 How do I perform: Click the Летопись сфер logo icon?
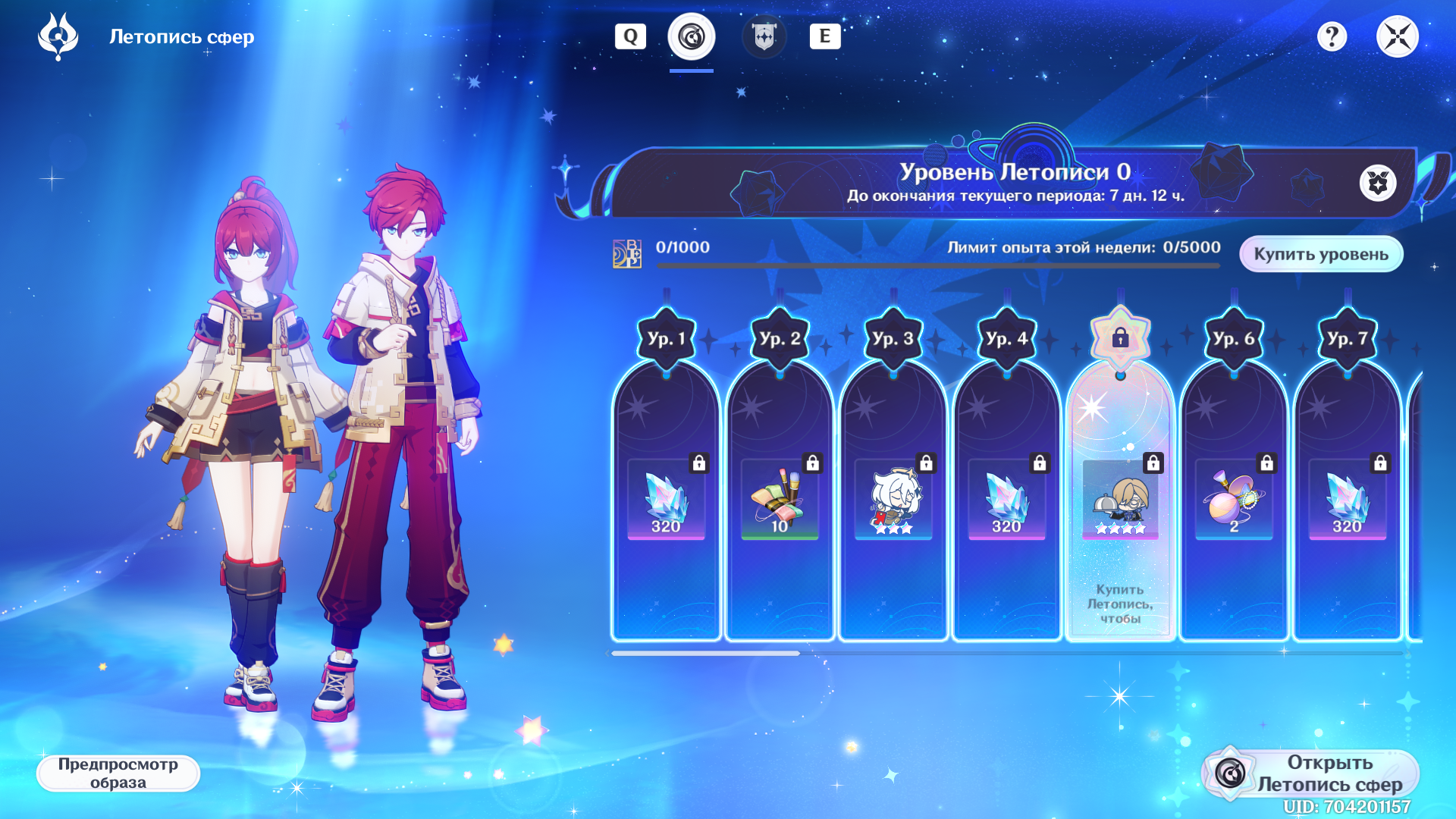click(x=58, y=36)
